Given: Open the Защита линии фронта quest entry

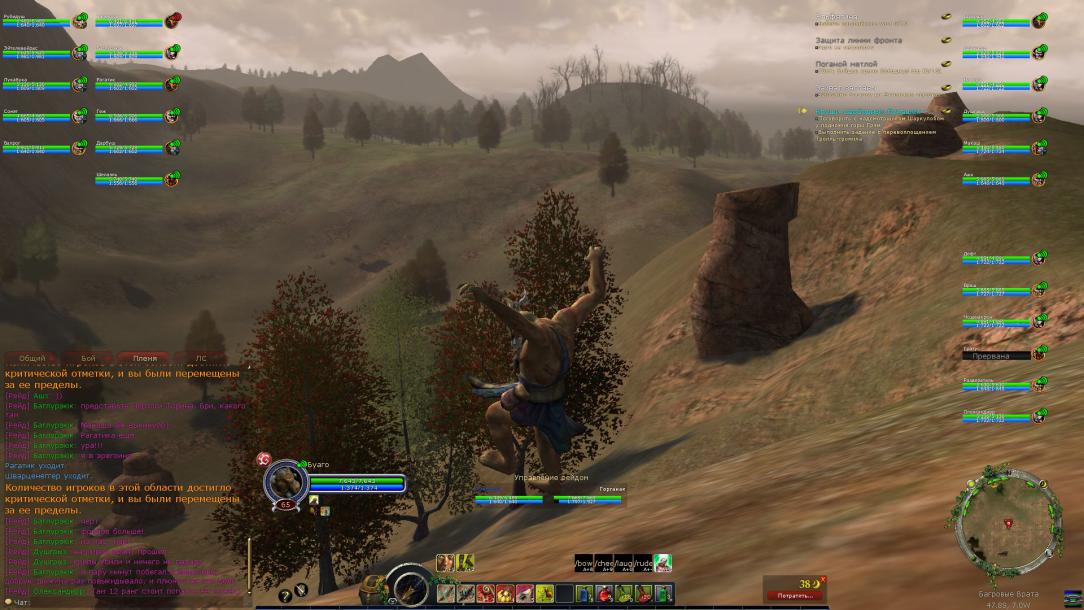Looking at the screenshot, I should click(859, 40).
